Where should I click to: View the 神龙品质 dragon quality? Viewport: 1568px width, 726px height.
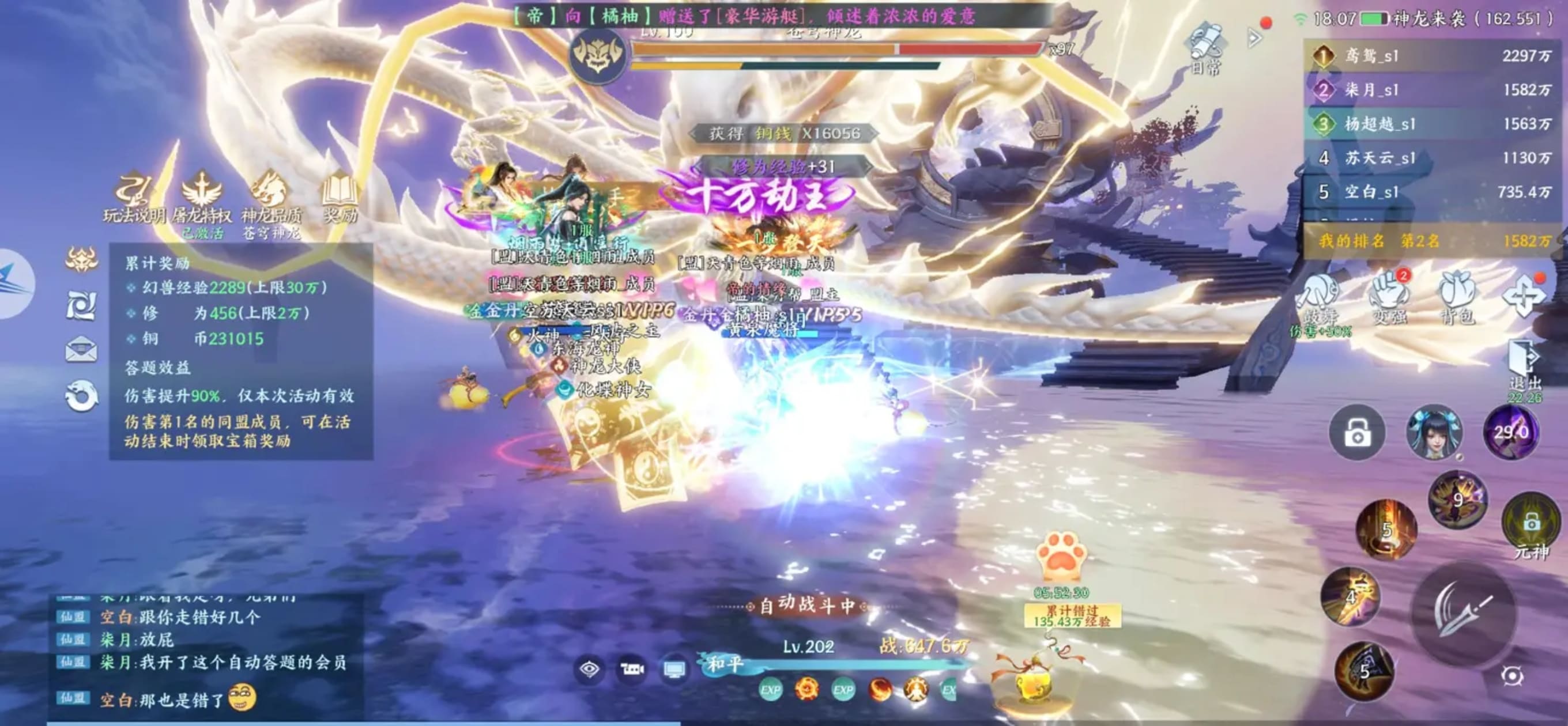pyautogui.click(x=271, y=196)
